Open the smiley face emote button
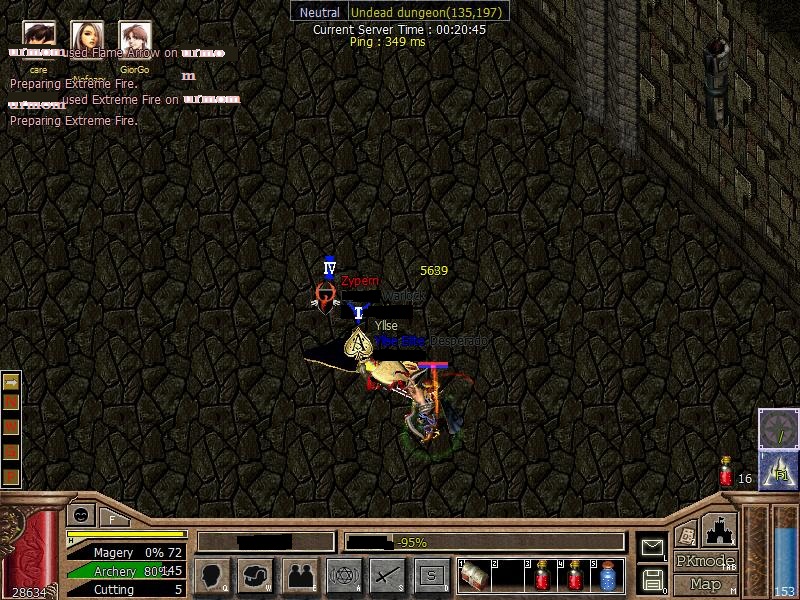The height and width of the screenshot is (600, 800). pos(79,515)
